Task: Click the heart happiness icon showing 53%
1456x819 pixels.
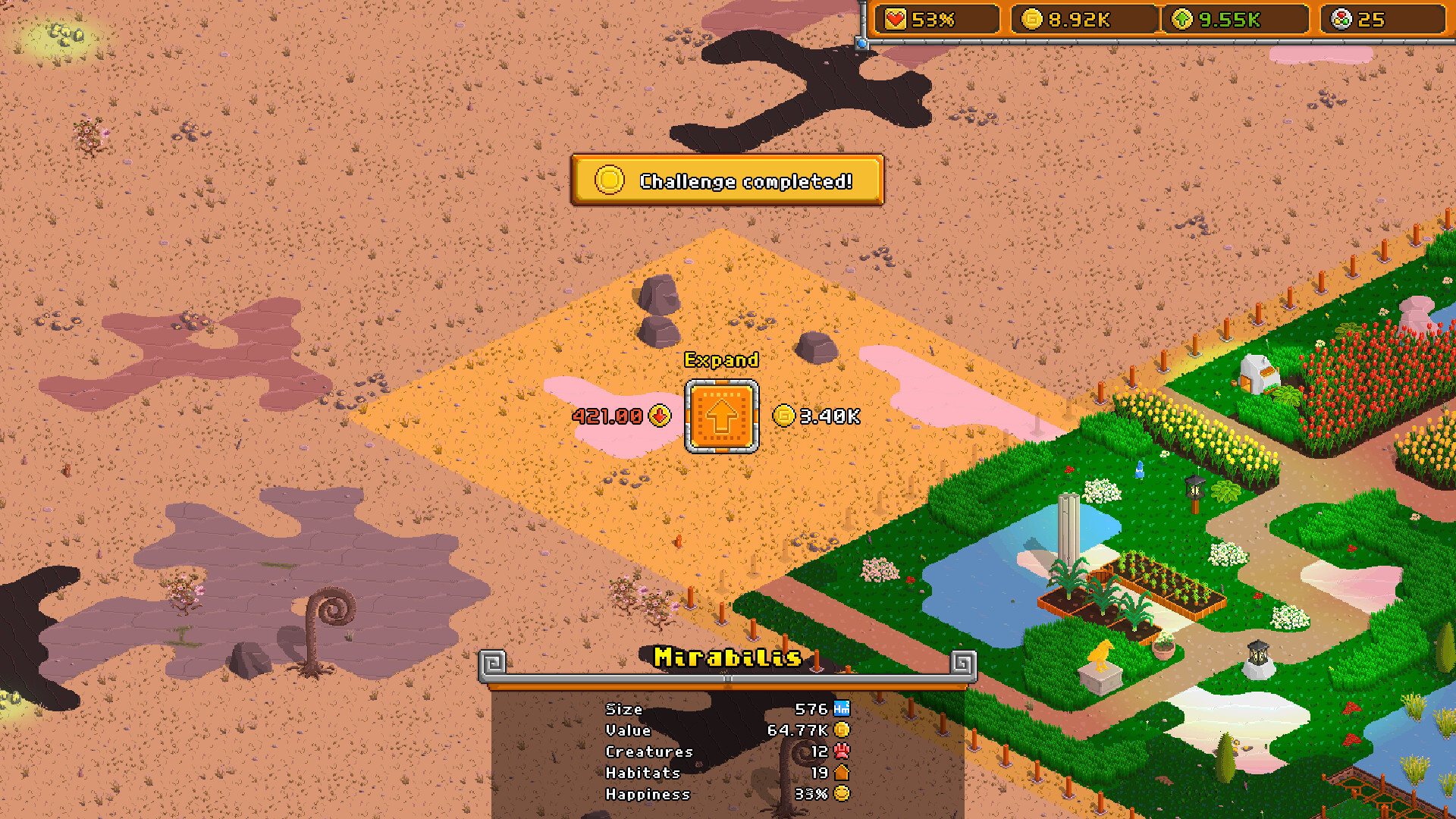Action: (894, 20)
